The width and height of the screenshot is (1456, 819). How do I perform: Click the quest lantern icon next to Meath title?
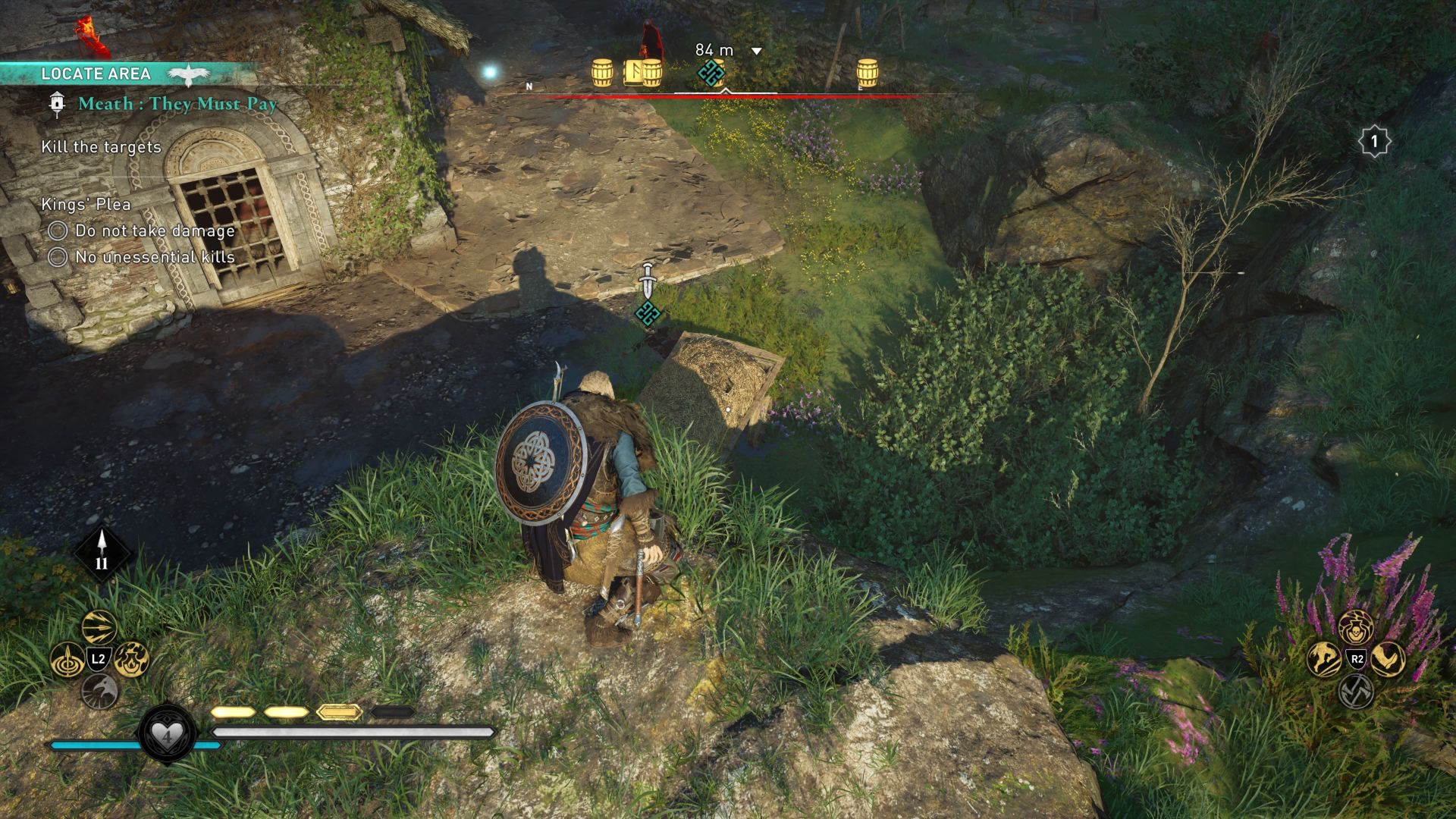(56, 104)
